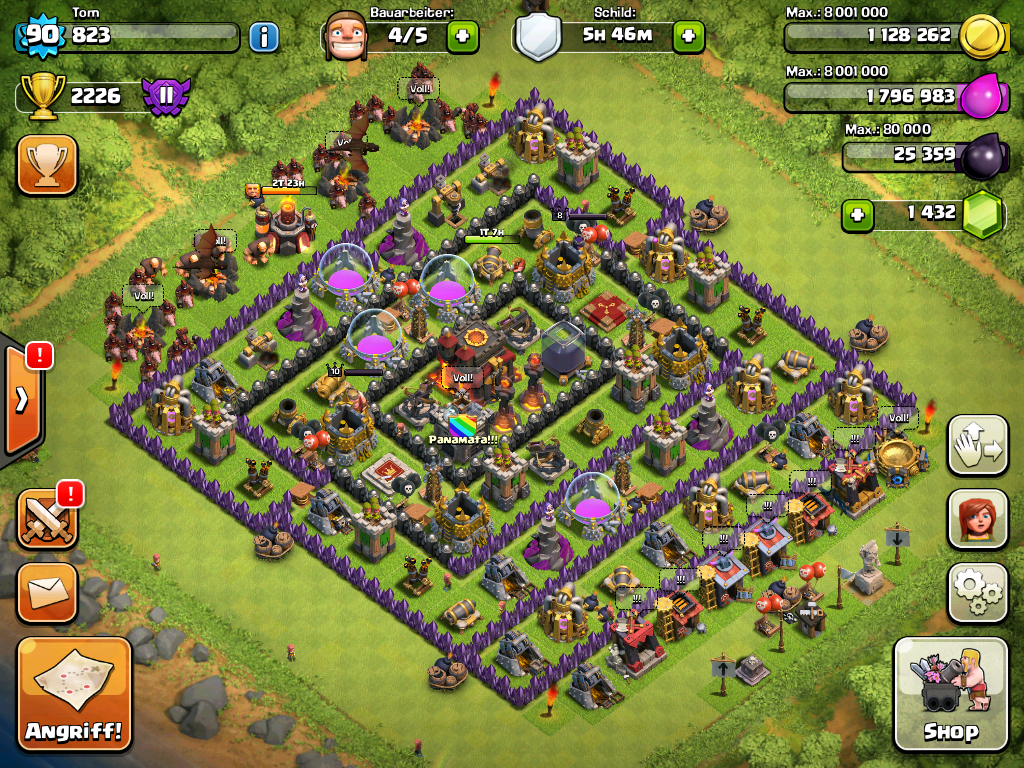
Task: Add a builder with the plus button
Action: (x=462, y=37)
